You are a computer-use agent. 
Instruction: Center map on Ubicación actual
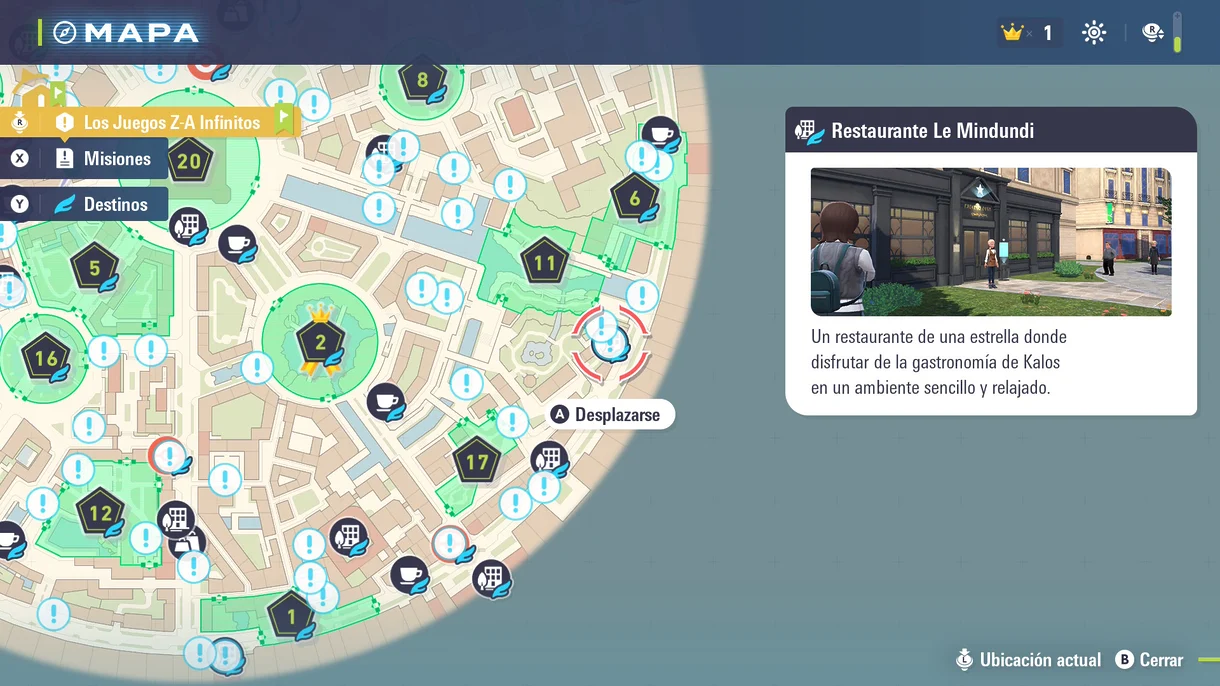pyautogui.click(x=1028, y=660)
